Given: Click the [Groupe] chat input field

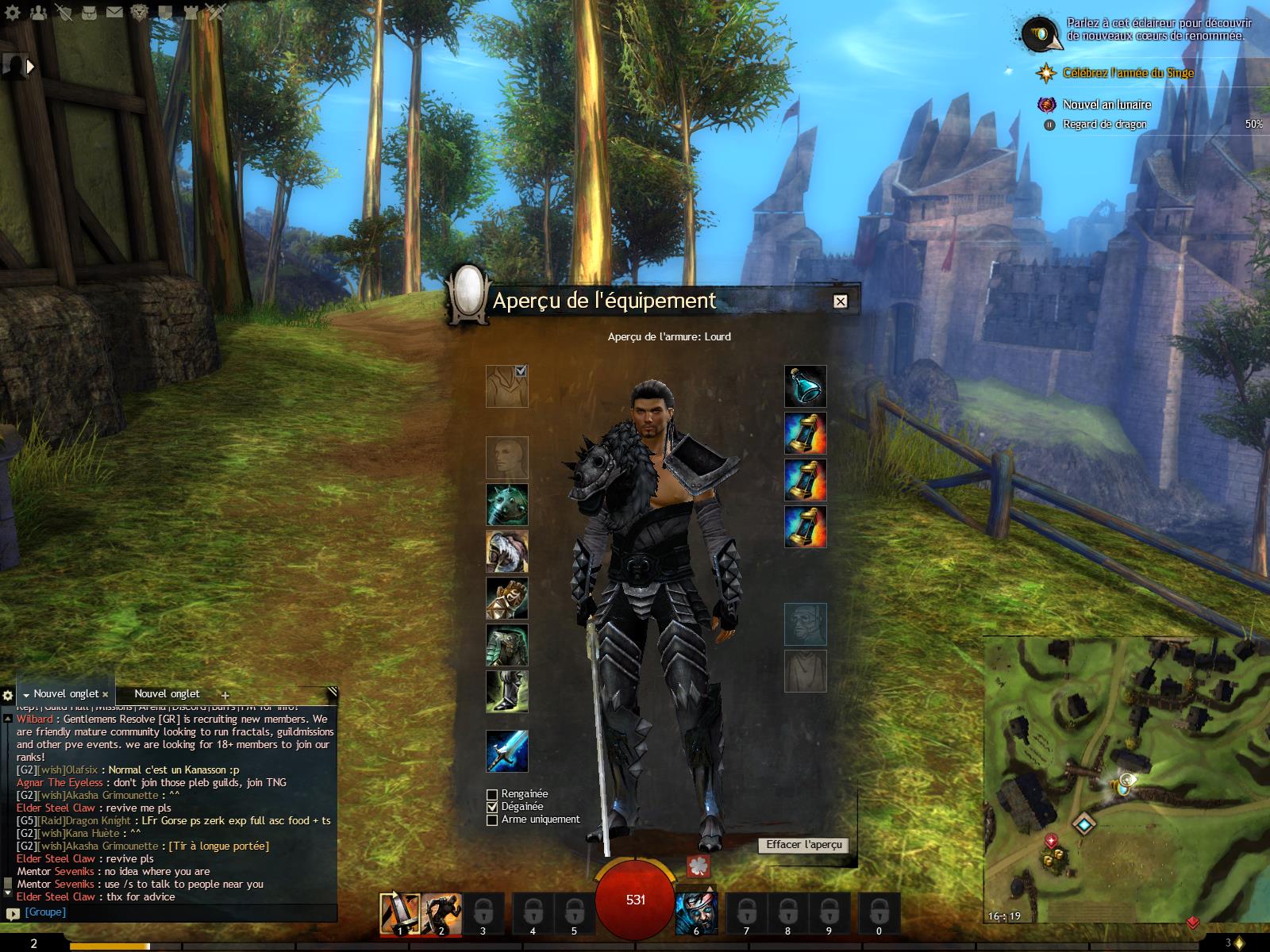Looking at the screenshot, I should (x=175, y=912).
